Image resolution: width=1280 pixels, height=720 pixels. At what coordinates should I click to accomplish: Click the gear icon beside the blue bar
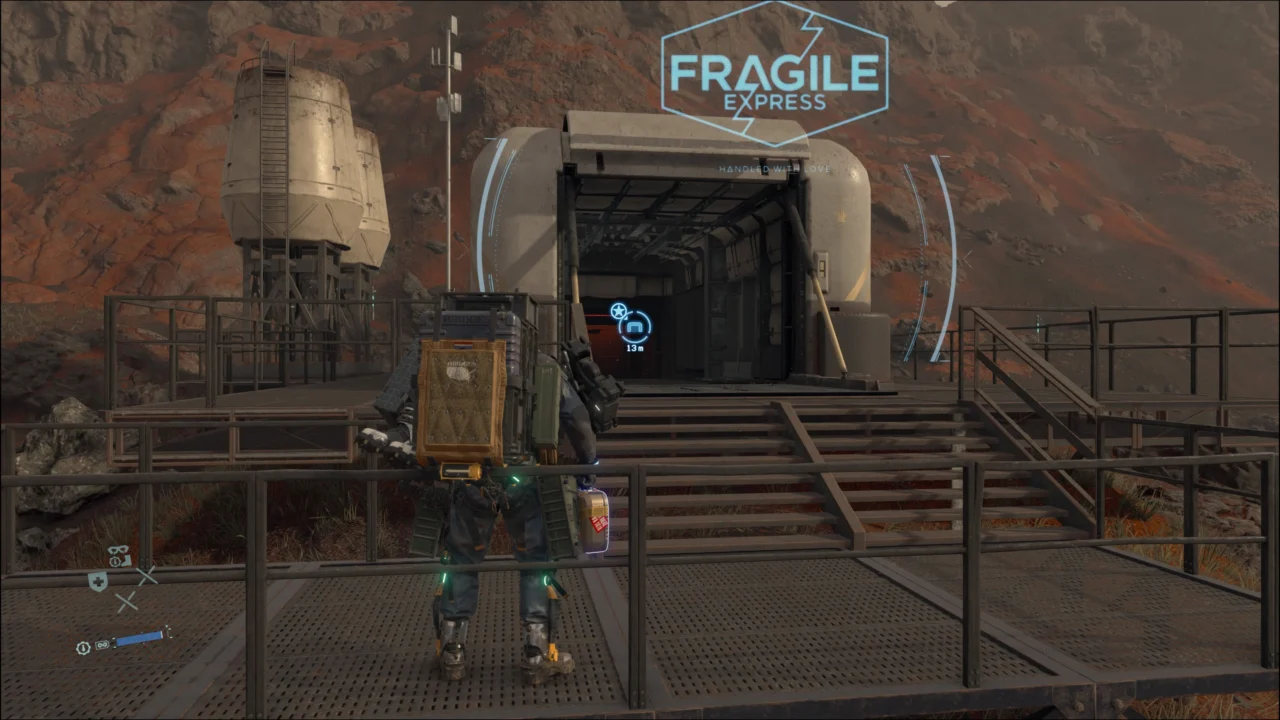click(85, 647)
